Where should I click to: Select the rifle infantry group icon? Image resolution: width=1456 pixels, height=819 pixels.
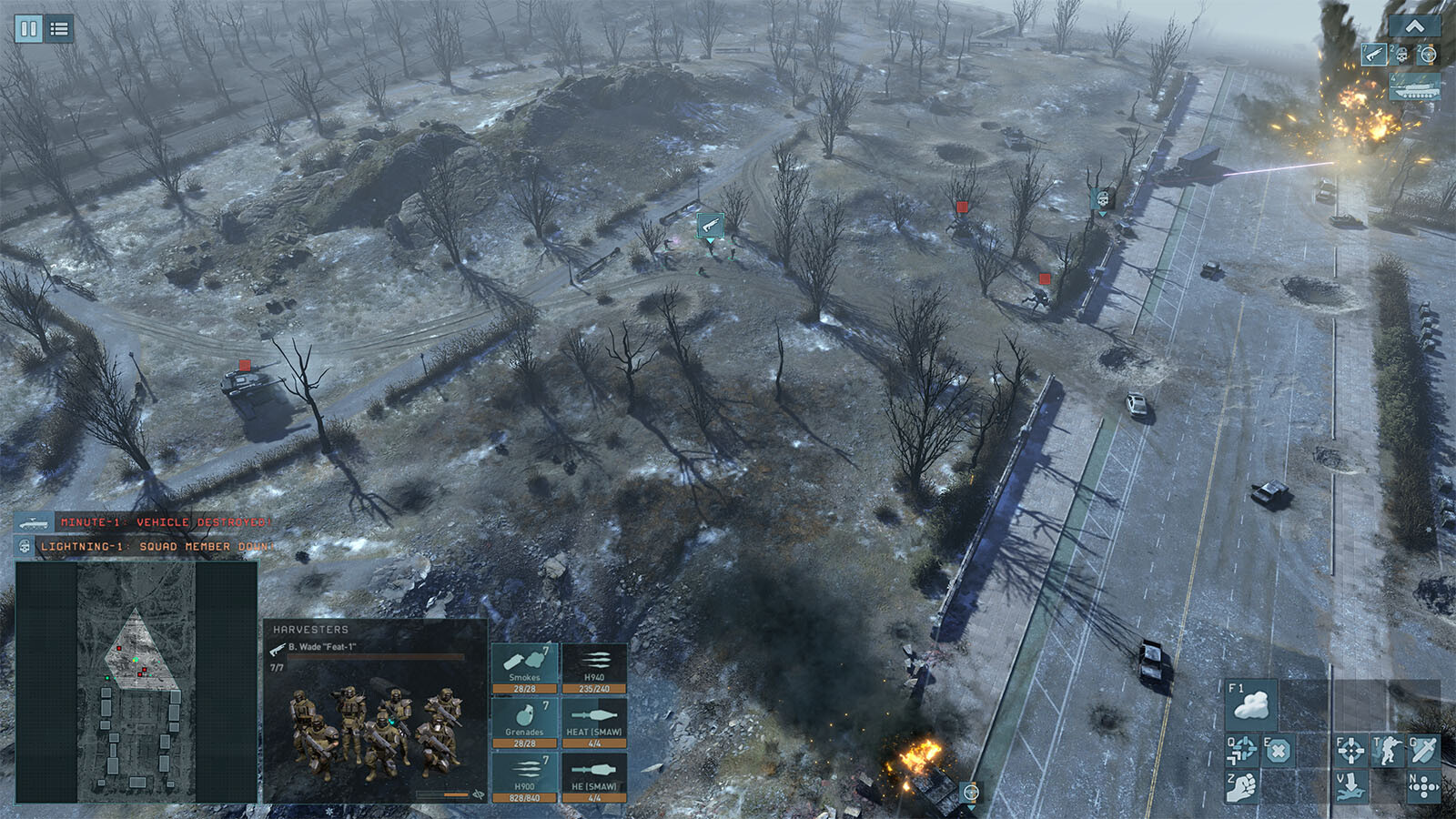pyautogui.click(x=1374, y=55)
